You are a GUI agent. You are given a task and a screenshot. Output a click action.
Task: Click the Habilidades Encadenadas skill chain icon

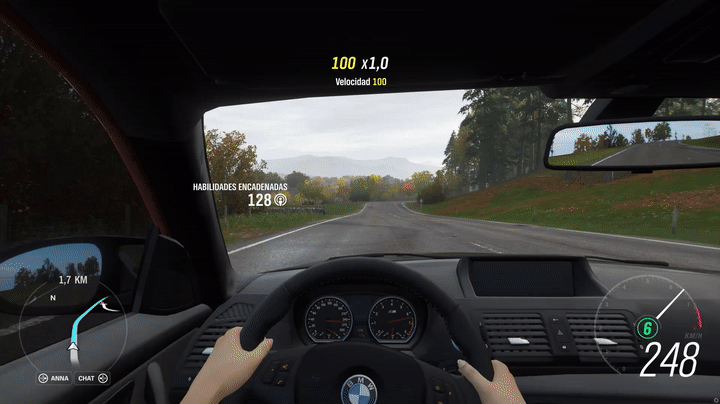tap(280, 200)
